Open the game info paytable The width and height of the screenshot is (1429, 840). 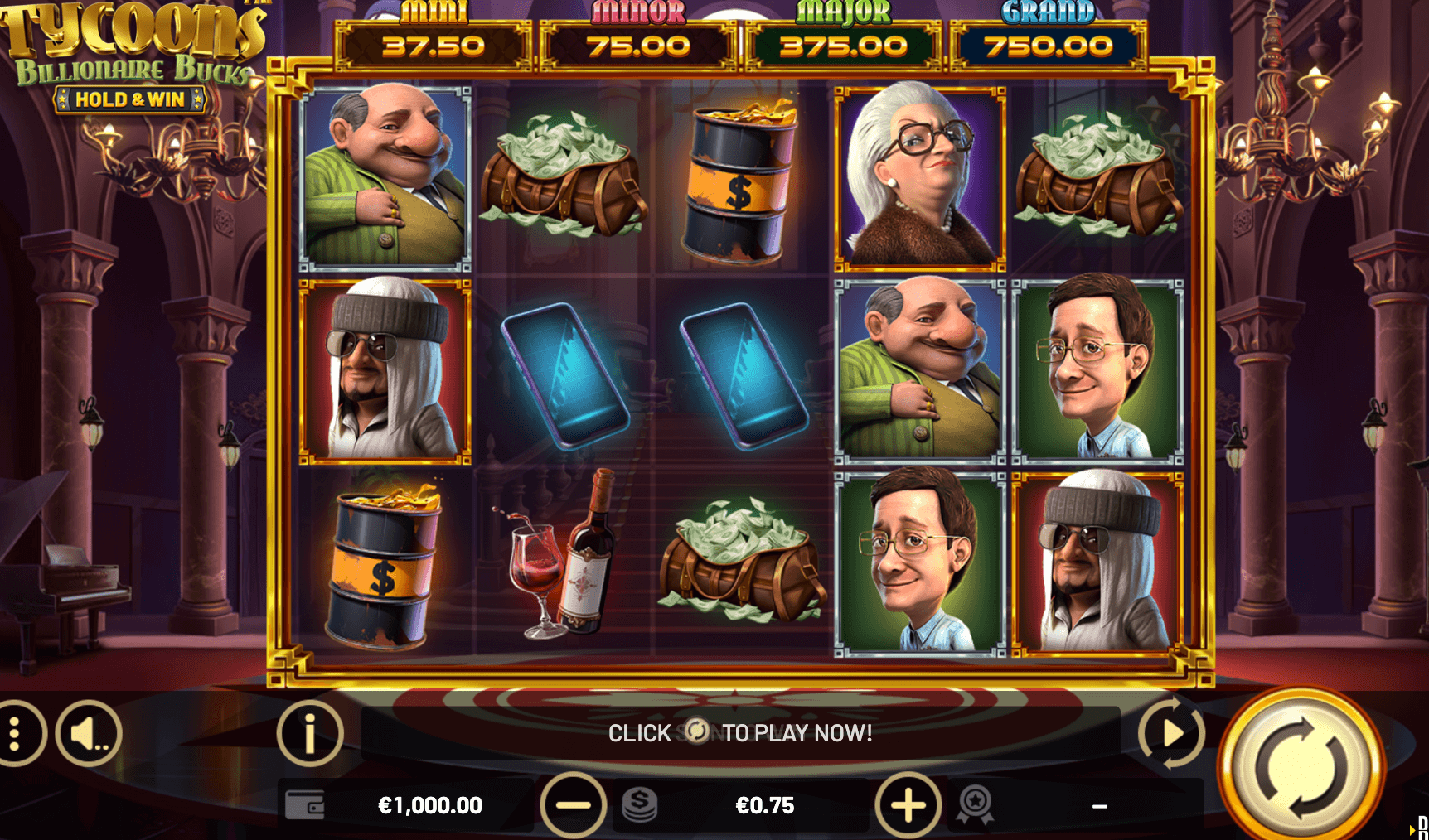click(x=310, y=733)
